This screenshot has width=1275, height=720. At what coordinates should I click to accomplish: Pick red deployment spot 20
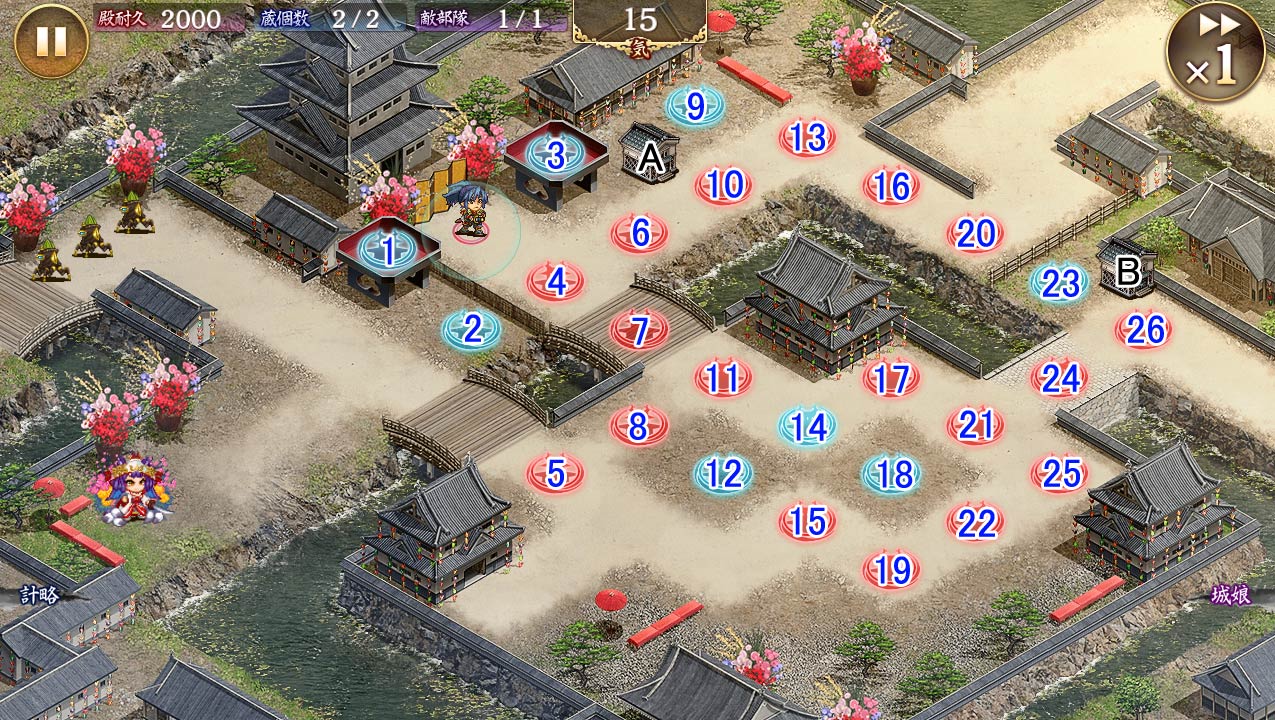click(975, 234)
